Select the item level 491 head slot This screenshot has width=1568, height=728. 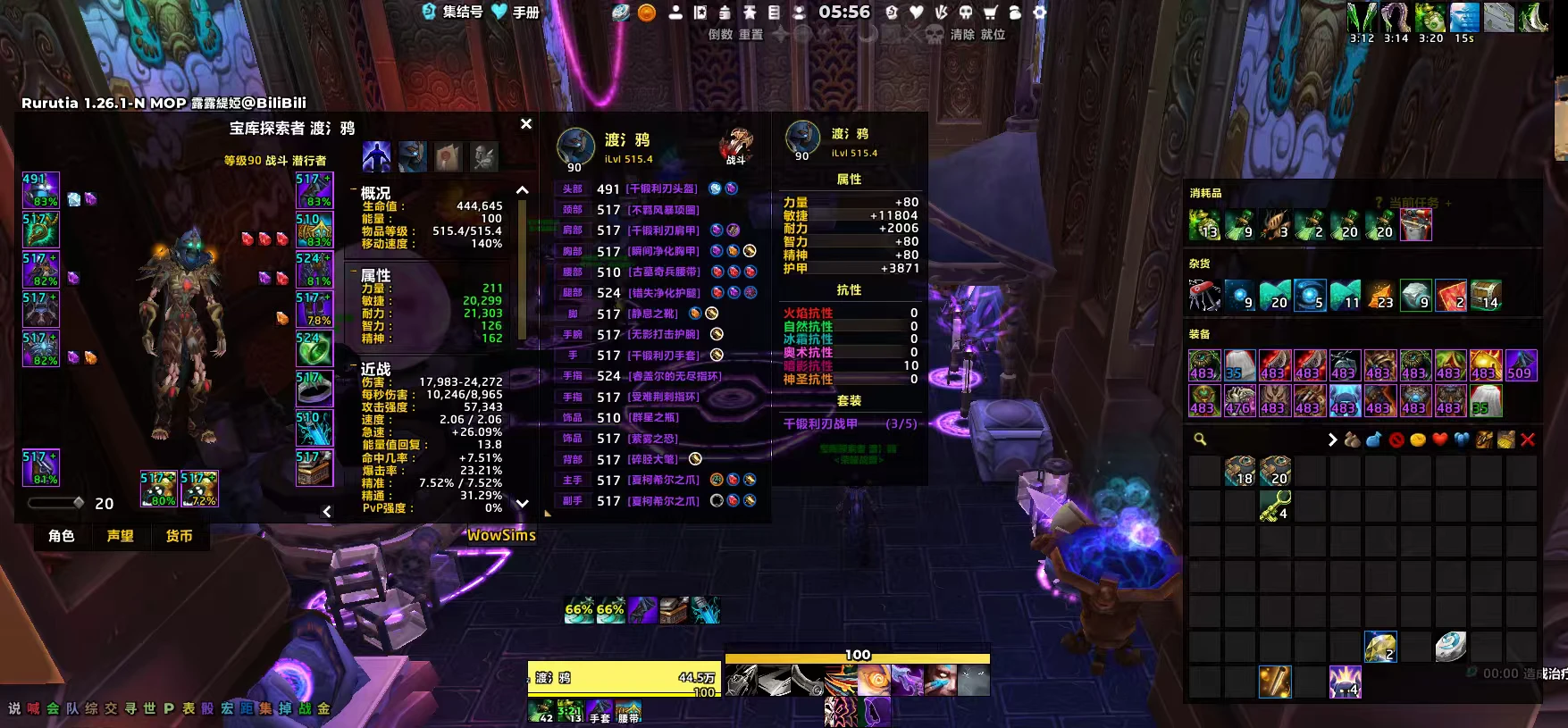(40, 190)
